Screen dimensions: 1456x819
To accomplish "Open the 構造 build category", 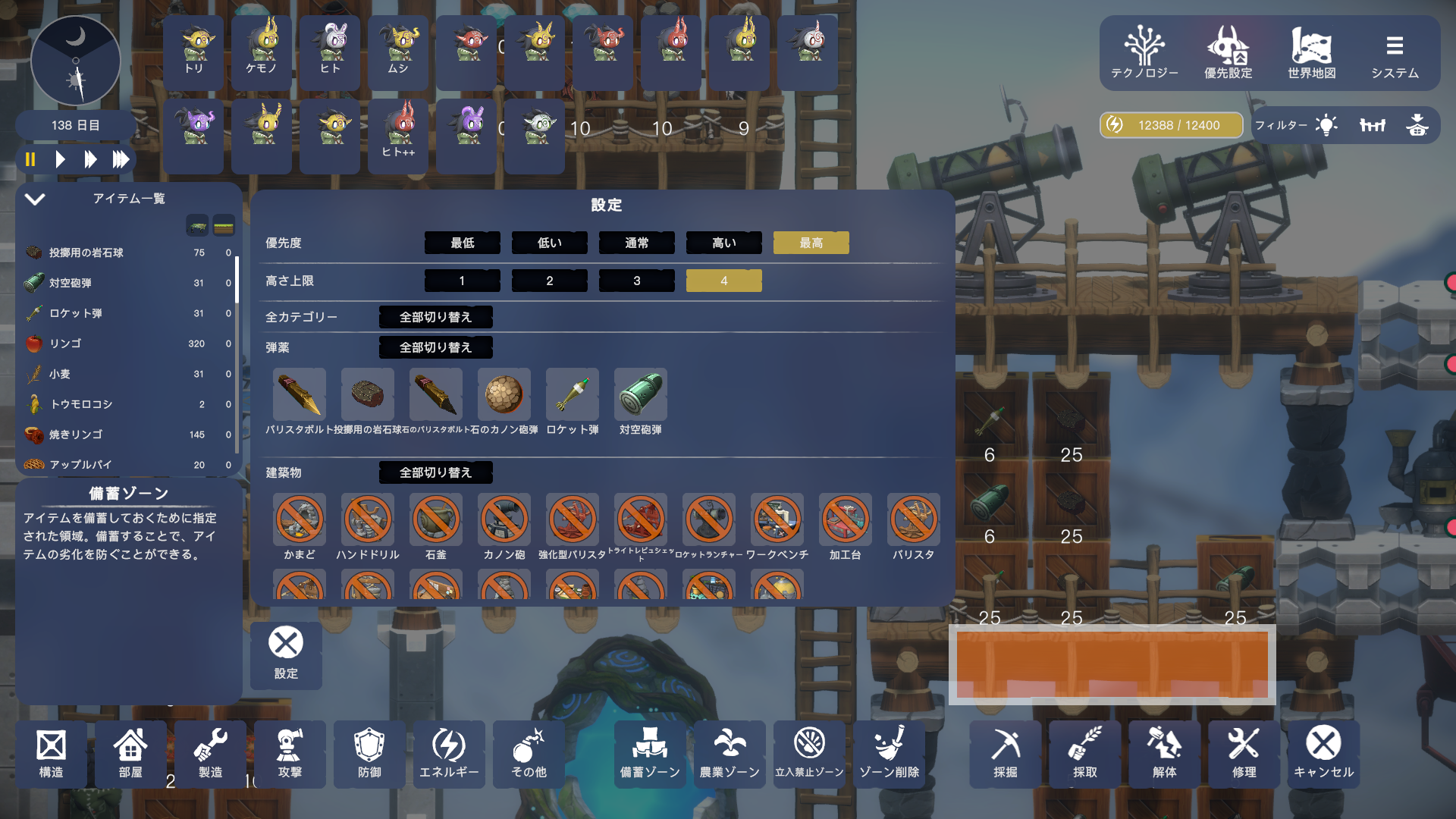I will [x=51, y=754].
